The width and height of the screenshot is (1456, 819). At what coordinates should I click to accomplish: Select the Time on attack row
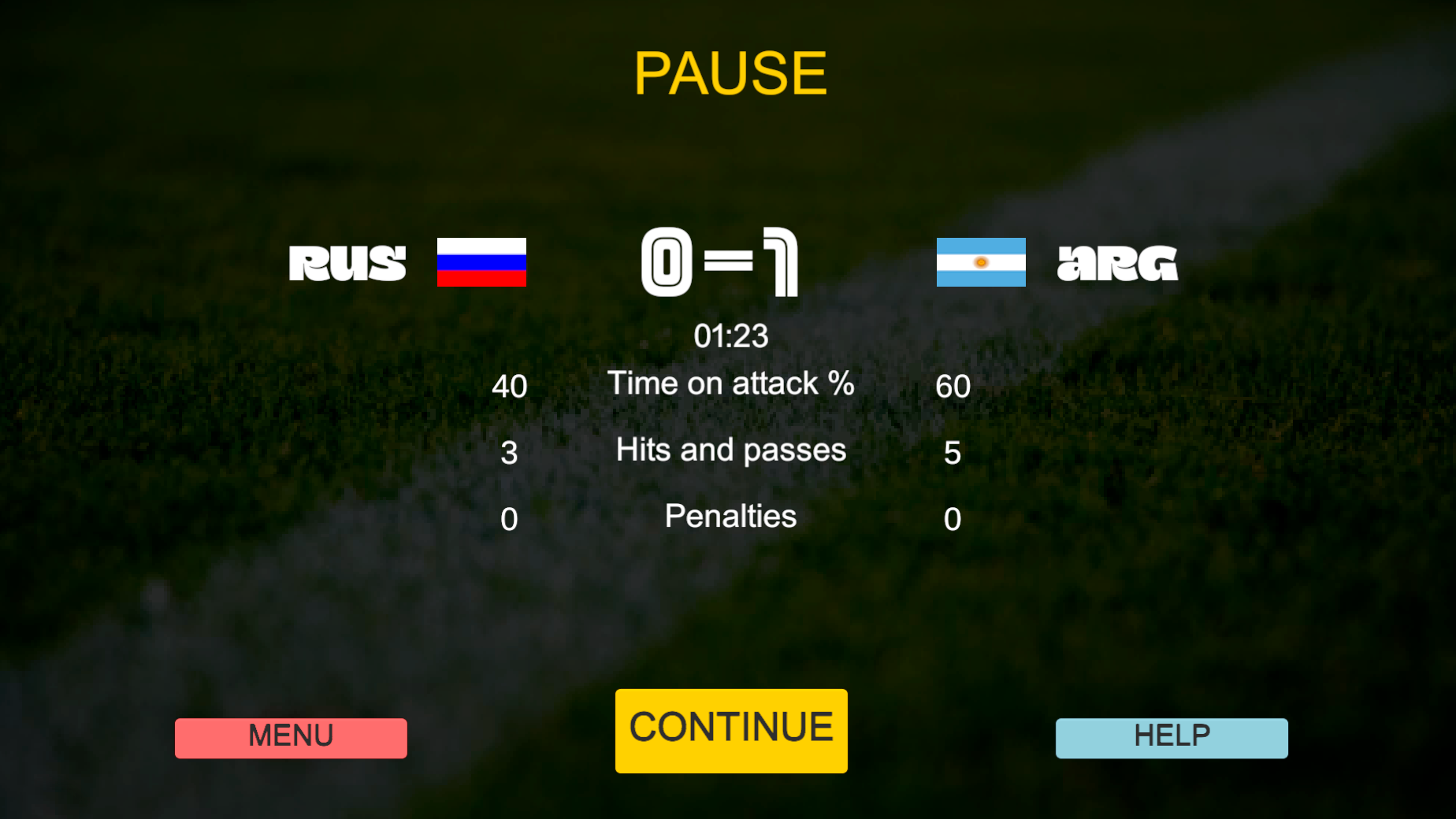[x=730, y=384]
